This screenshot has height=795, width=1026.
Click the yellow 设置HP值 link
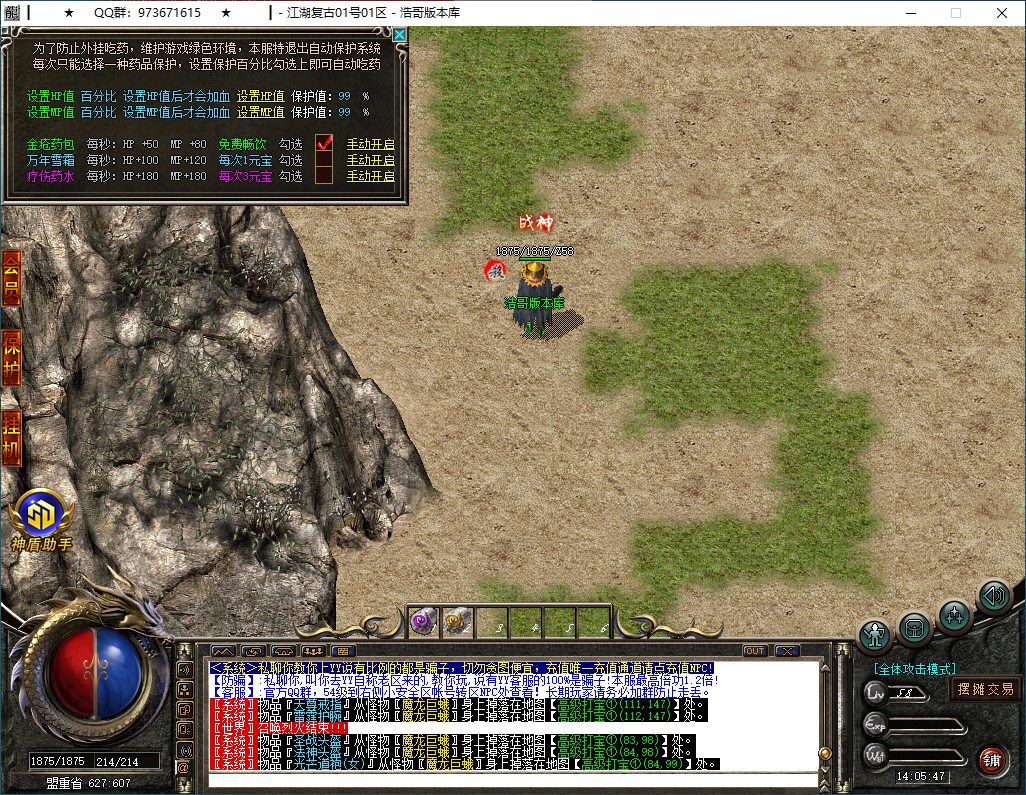(x=260, y=97)
